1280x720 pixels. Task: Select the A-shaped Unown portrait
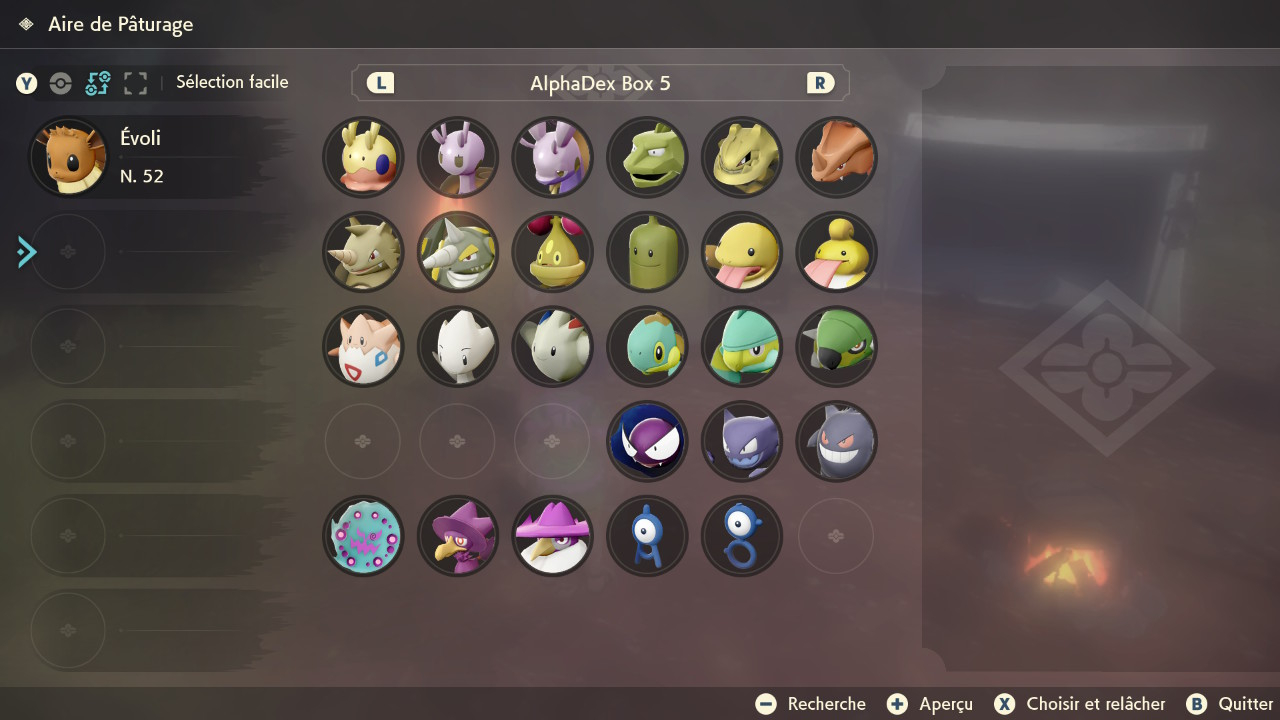coord(647,535)
